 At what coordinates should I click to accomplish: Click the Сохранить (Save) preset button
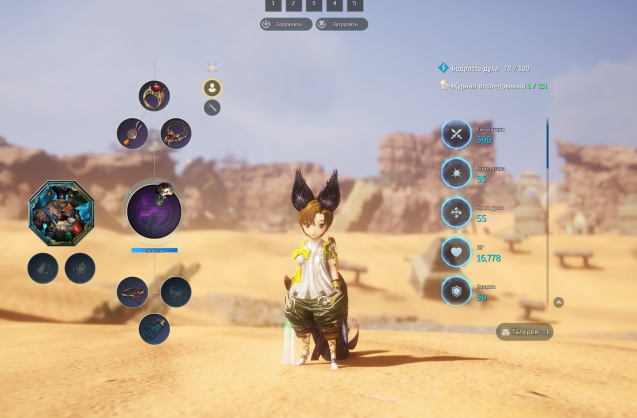[x=286, y=24]
